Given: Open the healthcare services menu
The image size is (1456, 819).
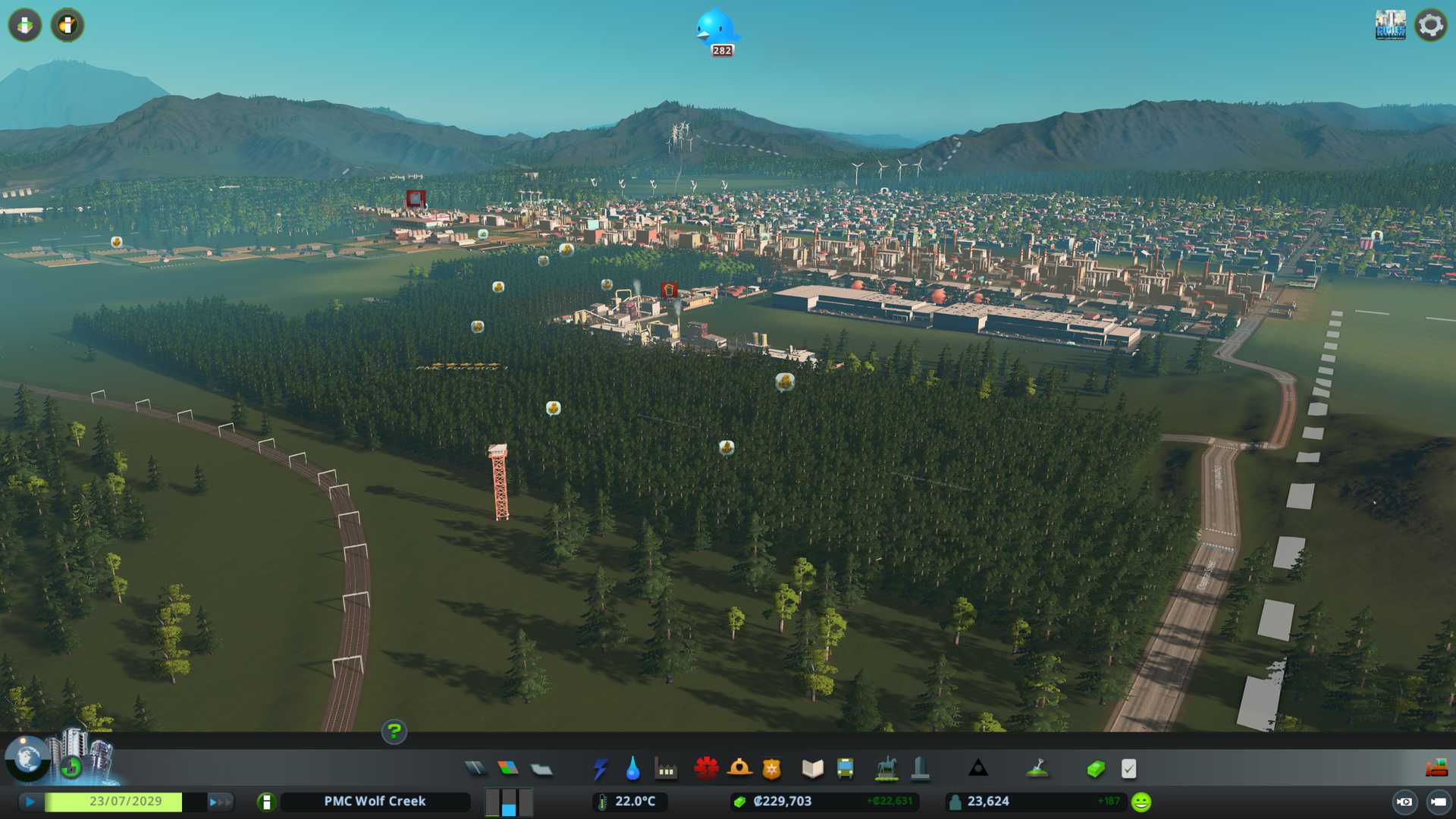Looking at the screenshot, I should click(706, 769).
